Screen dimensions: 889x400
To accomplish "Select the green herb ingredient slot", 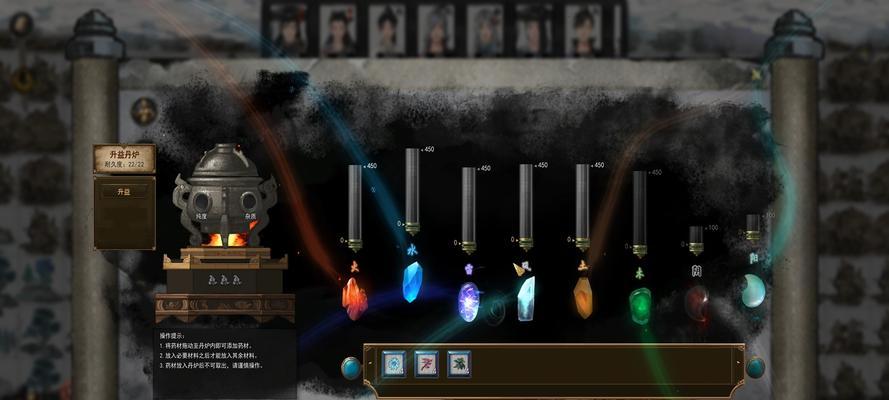I will click(459, 363).
